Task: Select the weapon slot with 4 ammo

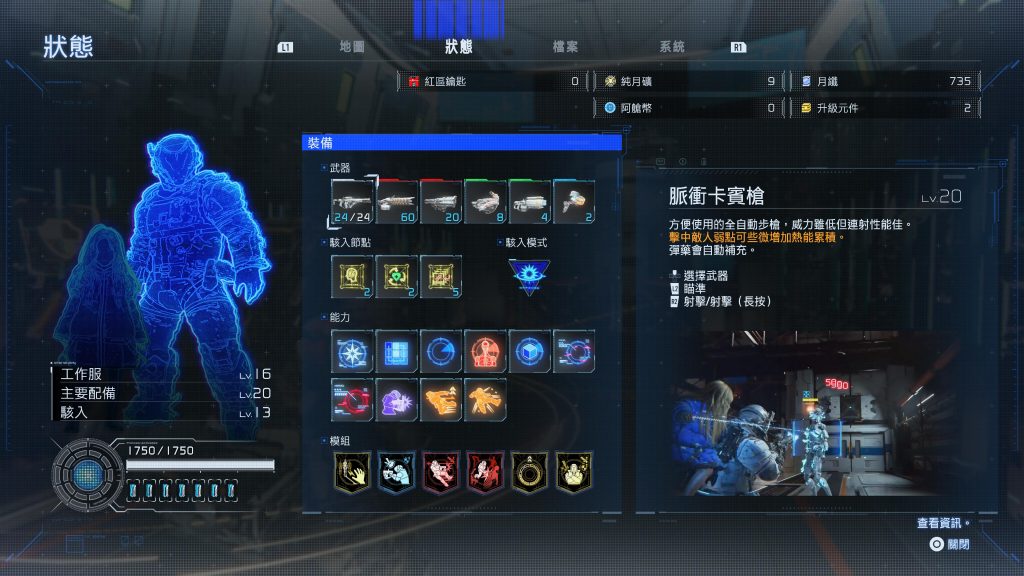Action: [x=530, y=201]
